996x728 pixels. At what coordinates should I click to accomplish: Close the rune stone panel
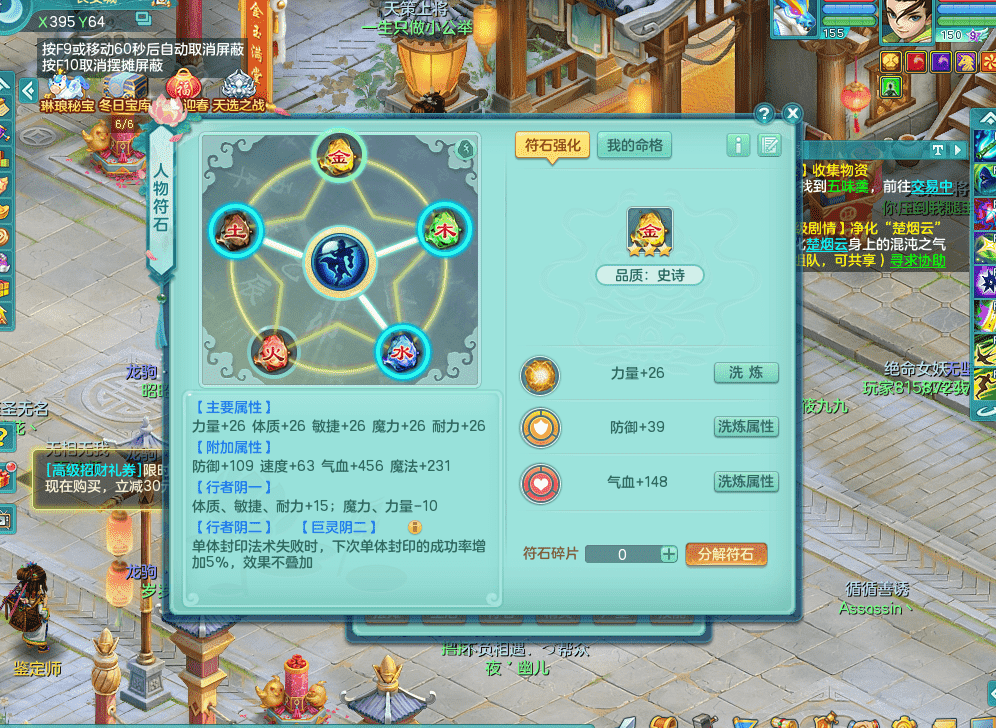point(792,114)
